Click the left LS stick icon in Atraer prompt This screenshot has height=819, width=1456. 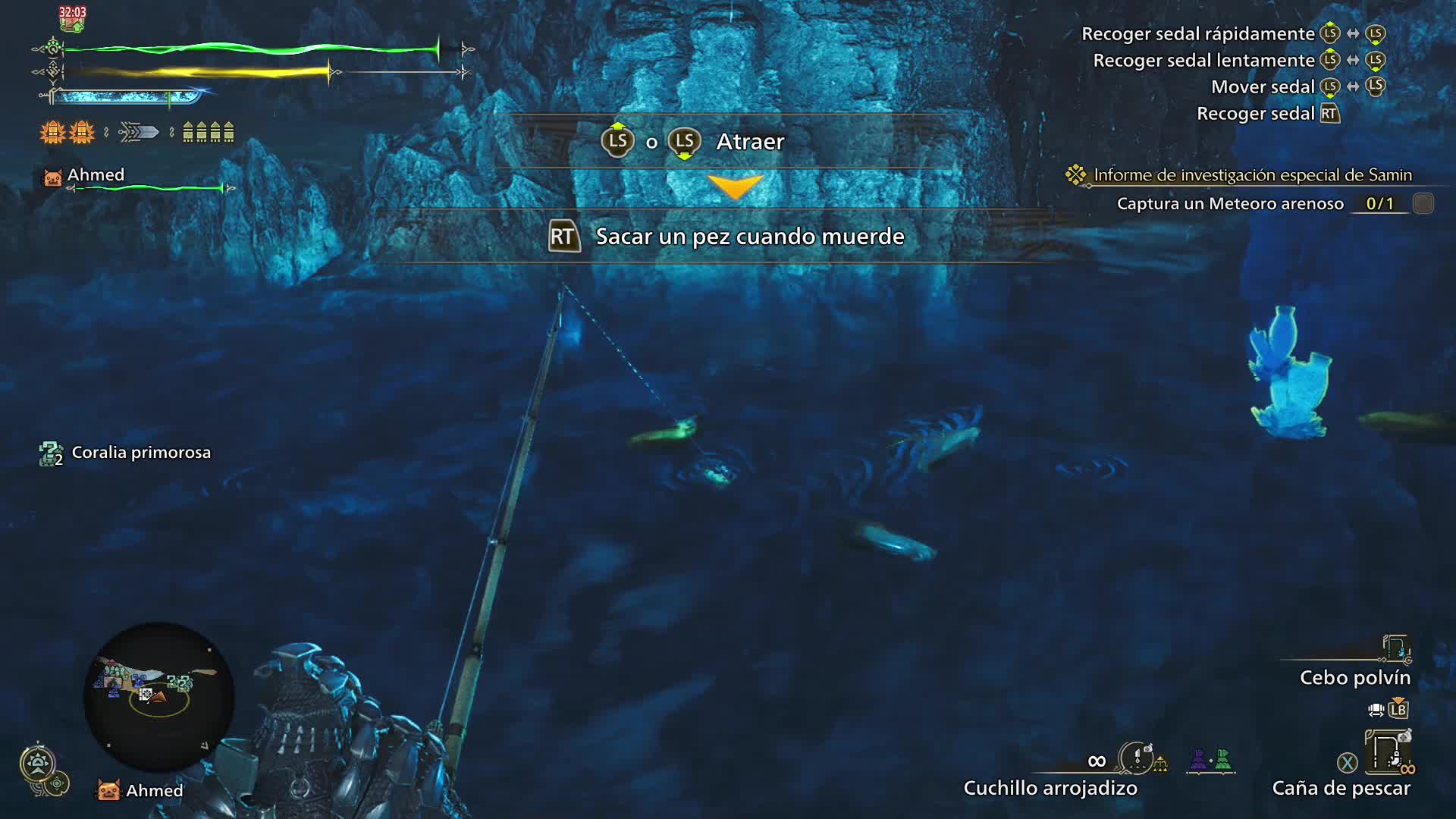pyautogui.click(x=617, y=141)
